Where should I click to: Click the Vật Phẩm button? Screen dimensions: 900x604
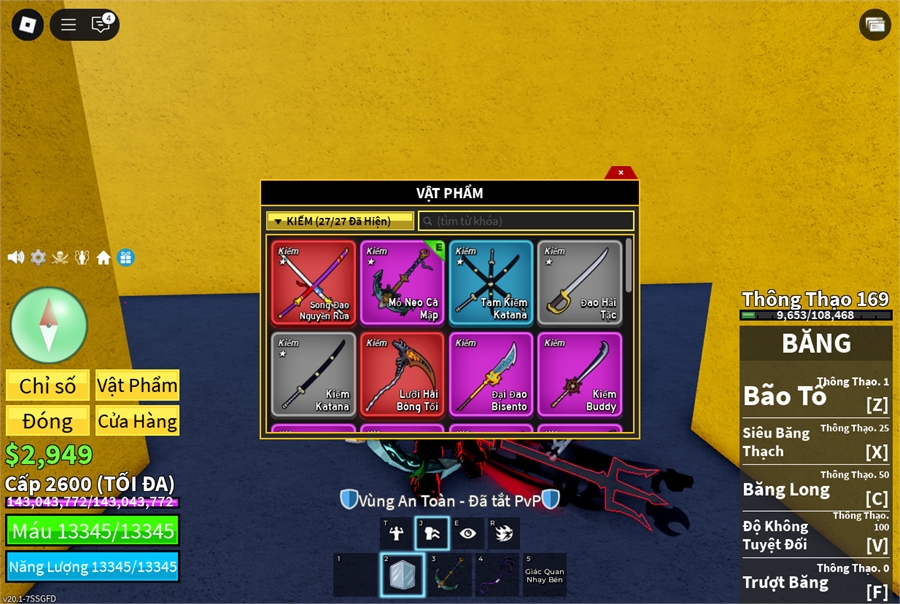pyautogui.click(x=137, y=386)
